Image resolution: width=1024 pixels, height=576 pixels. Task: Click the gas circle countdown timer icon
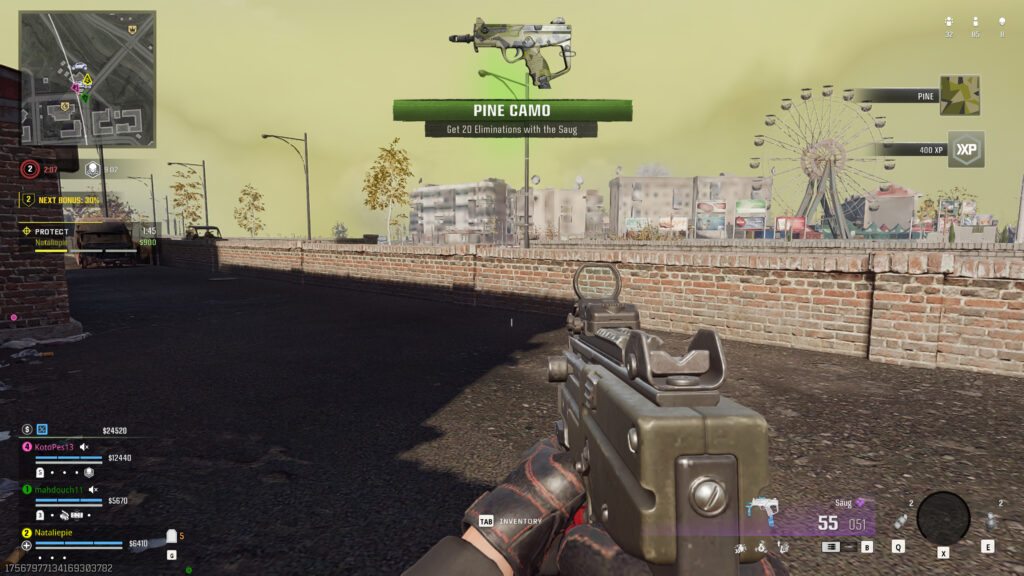point(31,169)
